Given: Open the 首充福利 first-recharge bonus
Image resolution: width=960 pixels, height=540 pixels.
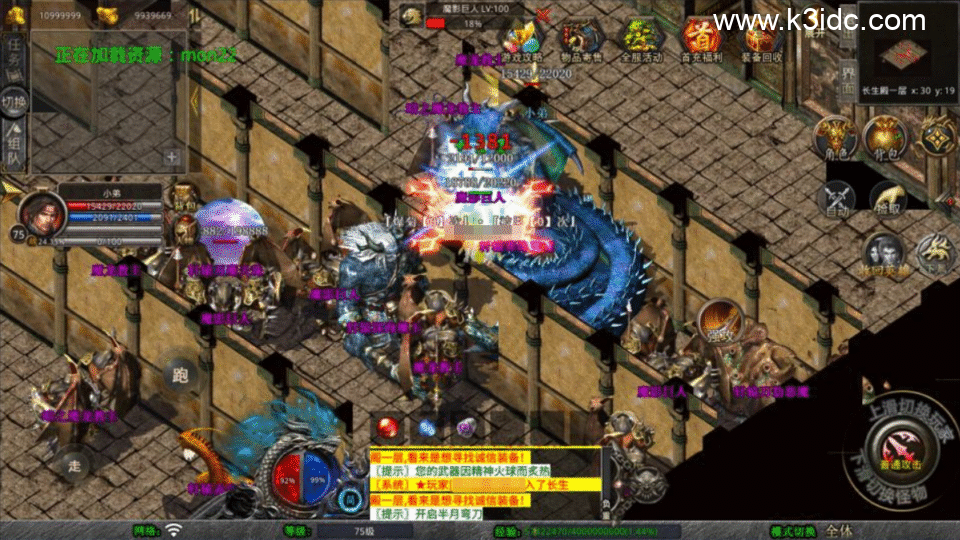Looking at the screenshot, I should [x=702, y=38].
